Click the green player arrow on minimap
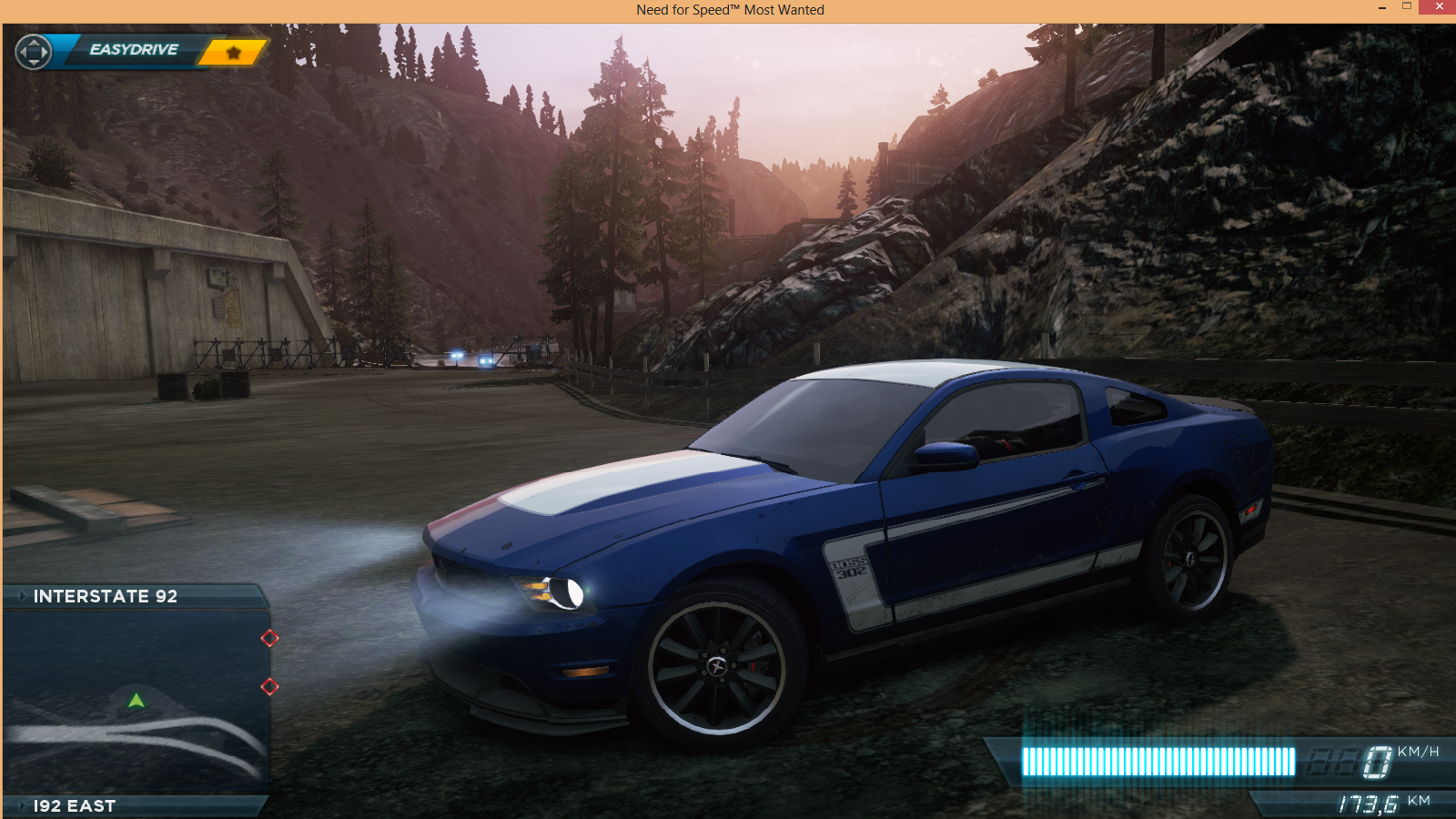The height and width of the screenshot is (819, 1456). [136, 701]
